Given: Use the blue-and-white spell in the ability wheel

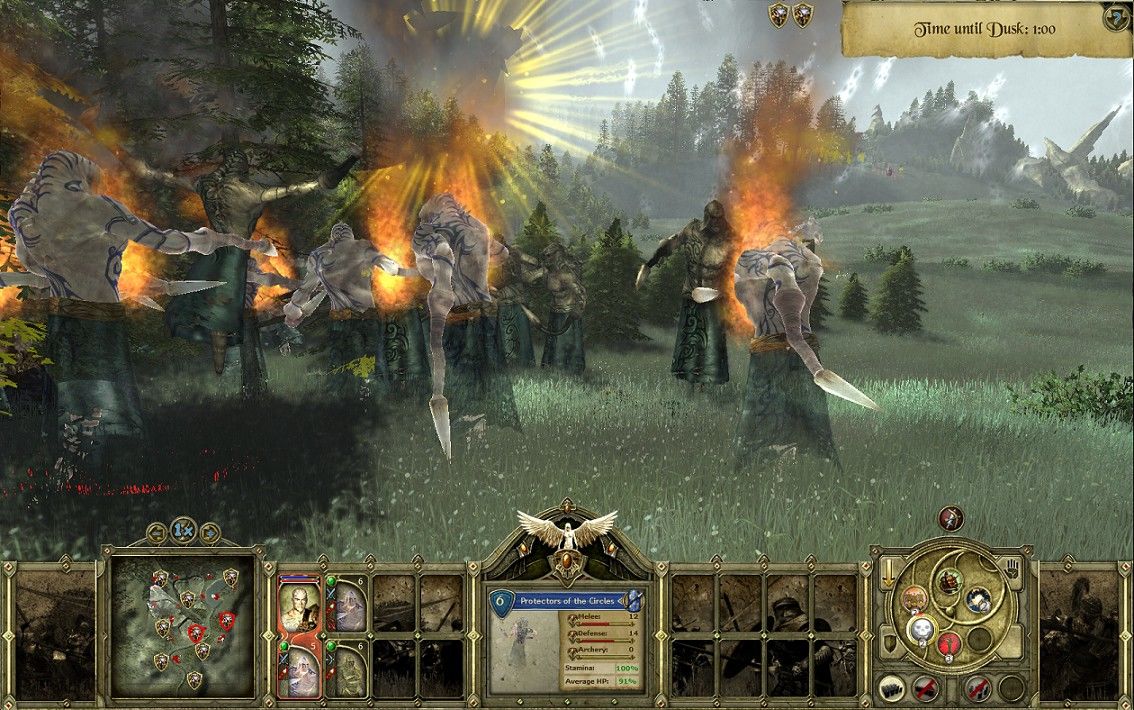Looking at the screenshot, I should click(977, 600).
